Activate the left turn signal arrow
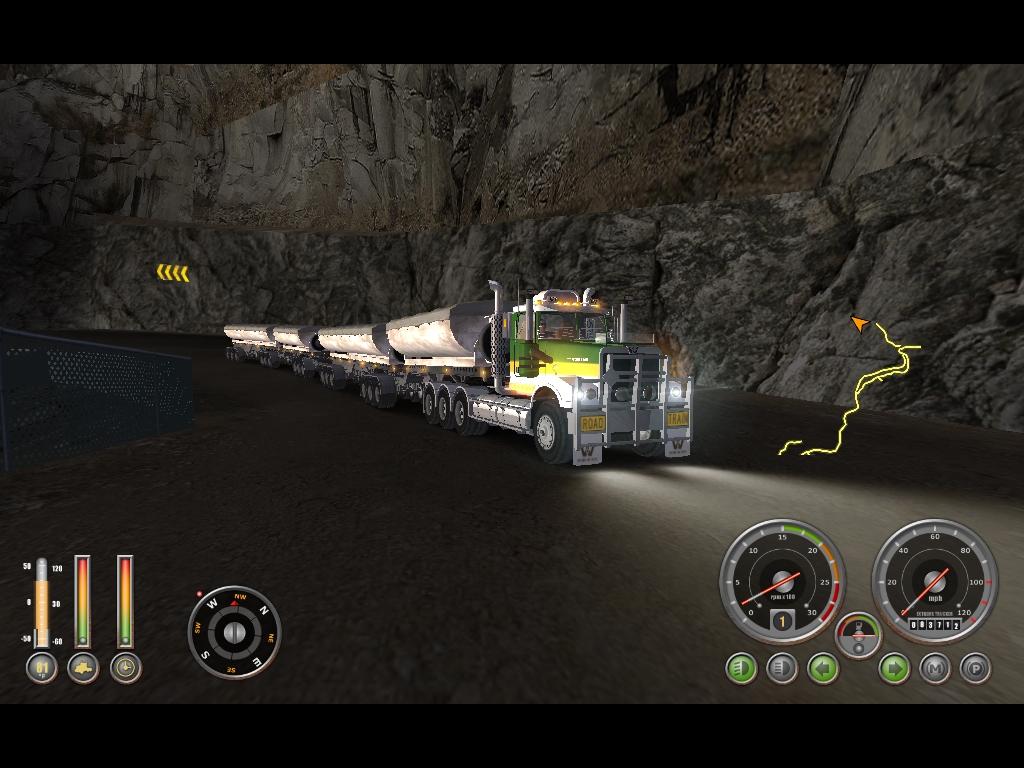 coord(822,667)
